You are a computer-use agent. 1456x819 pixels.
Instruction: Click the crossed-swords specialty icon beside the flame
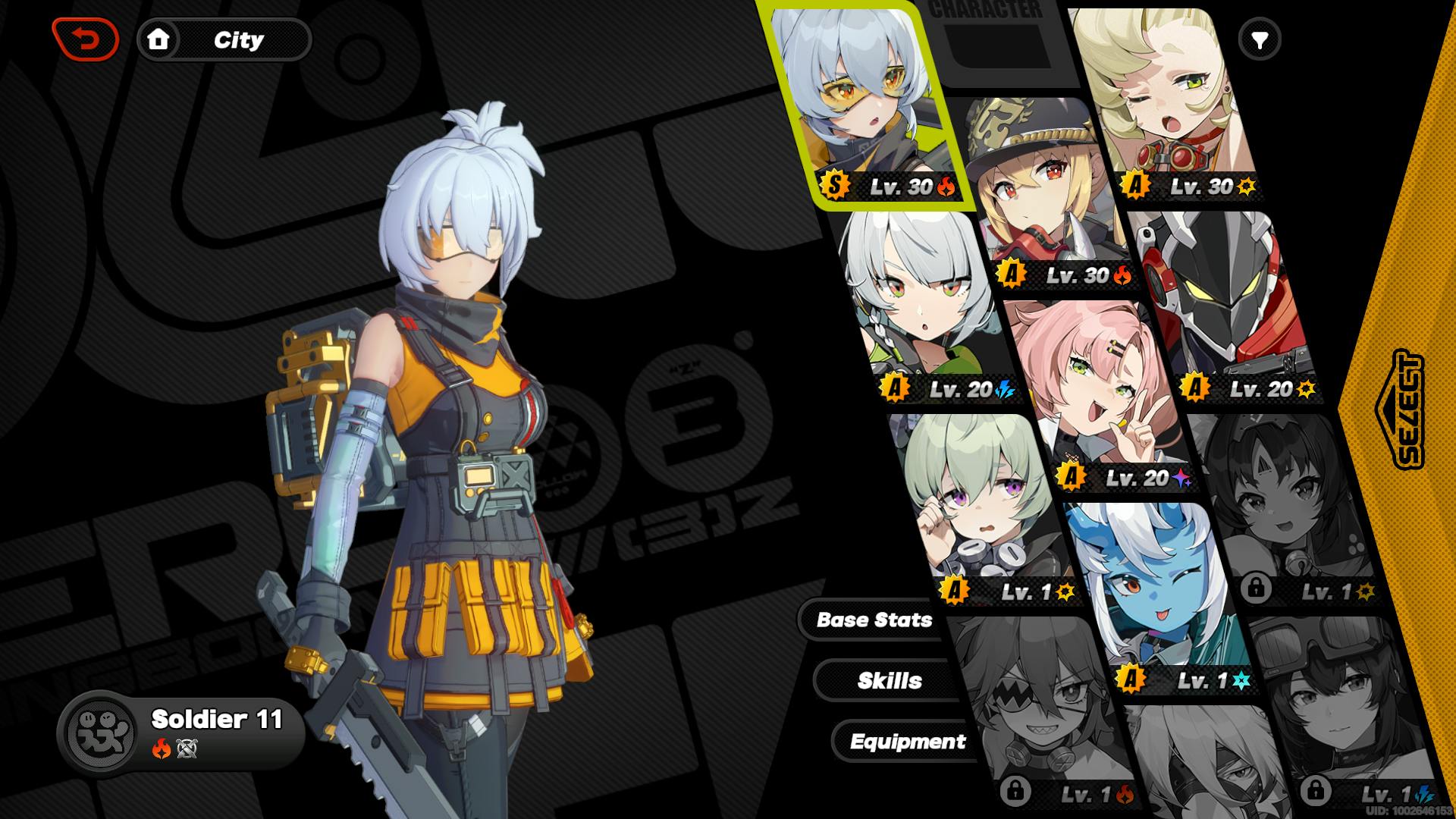[186, 748]
